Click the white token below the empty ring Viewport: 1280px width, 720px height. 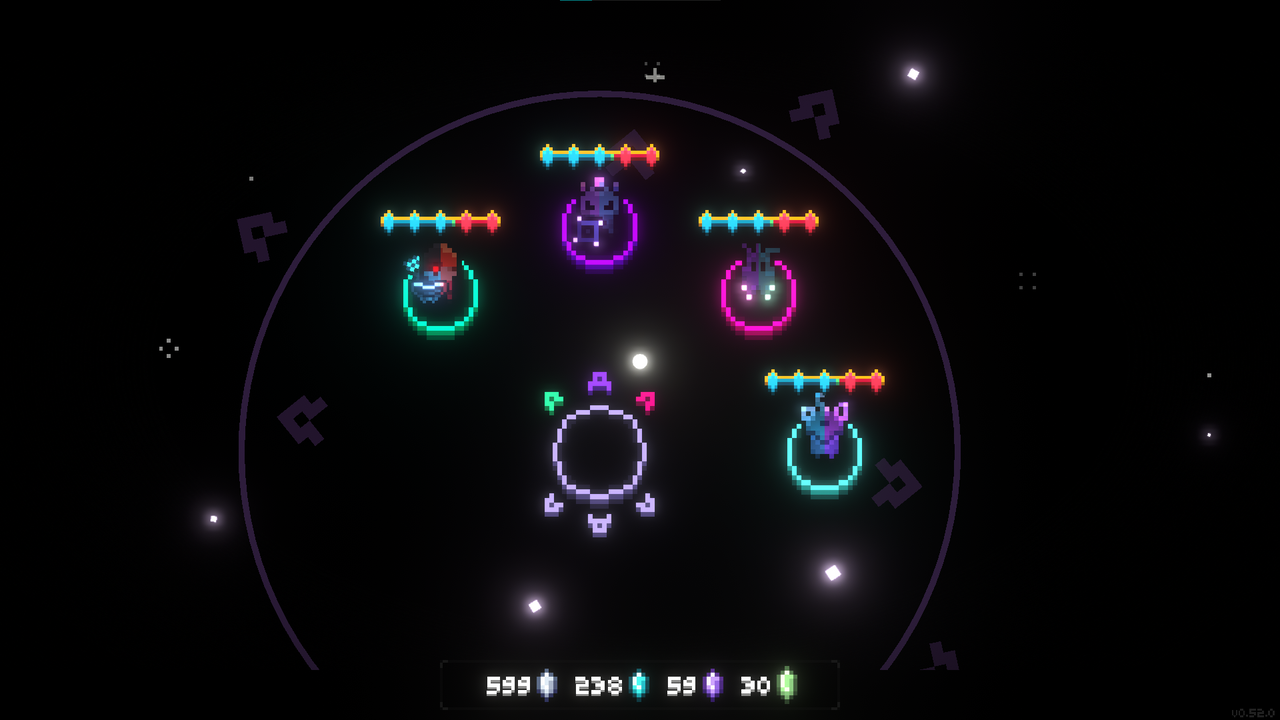[x=600, y=524]
